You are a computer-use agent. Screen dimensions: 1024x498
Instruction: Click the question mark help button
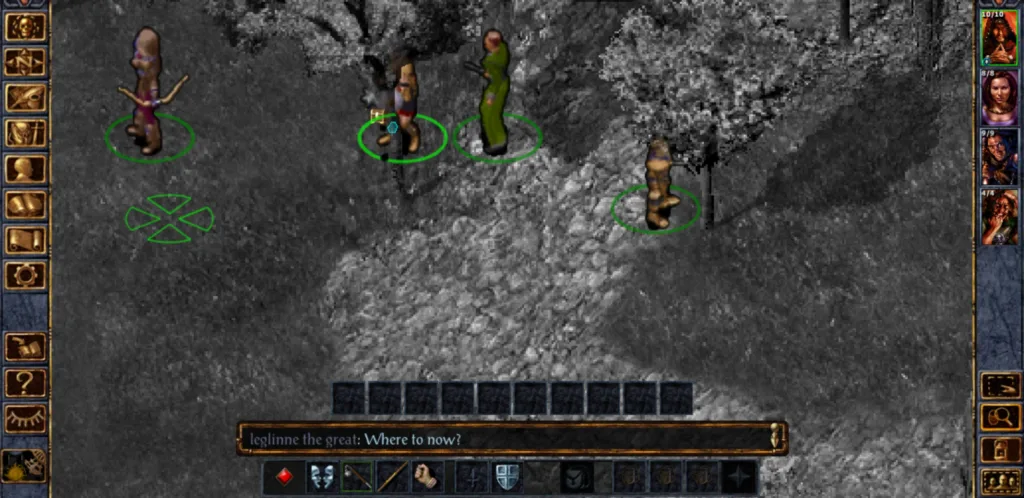click(x=25, y=382)
